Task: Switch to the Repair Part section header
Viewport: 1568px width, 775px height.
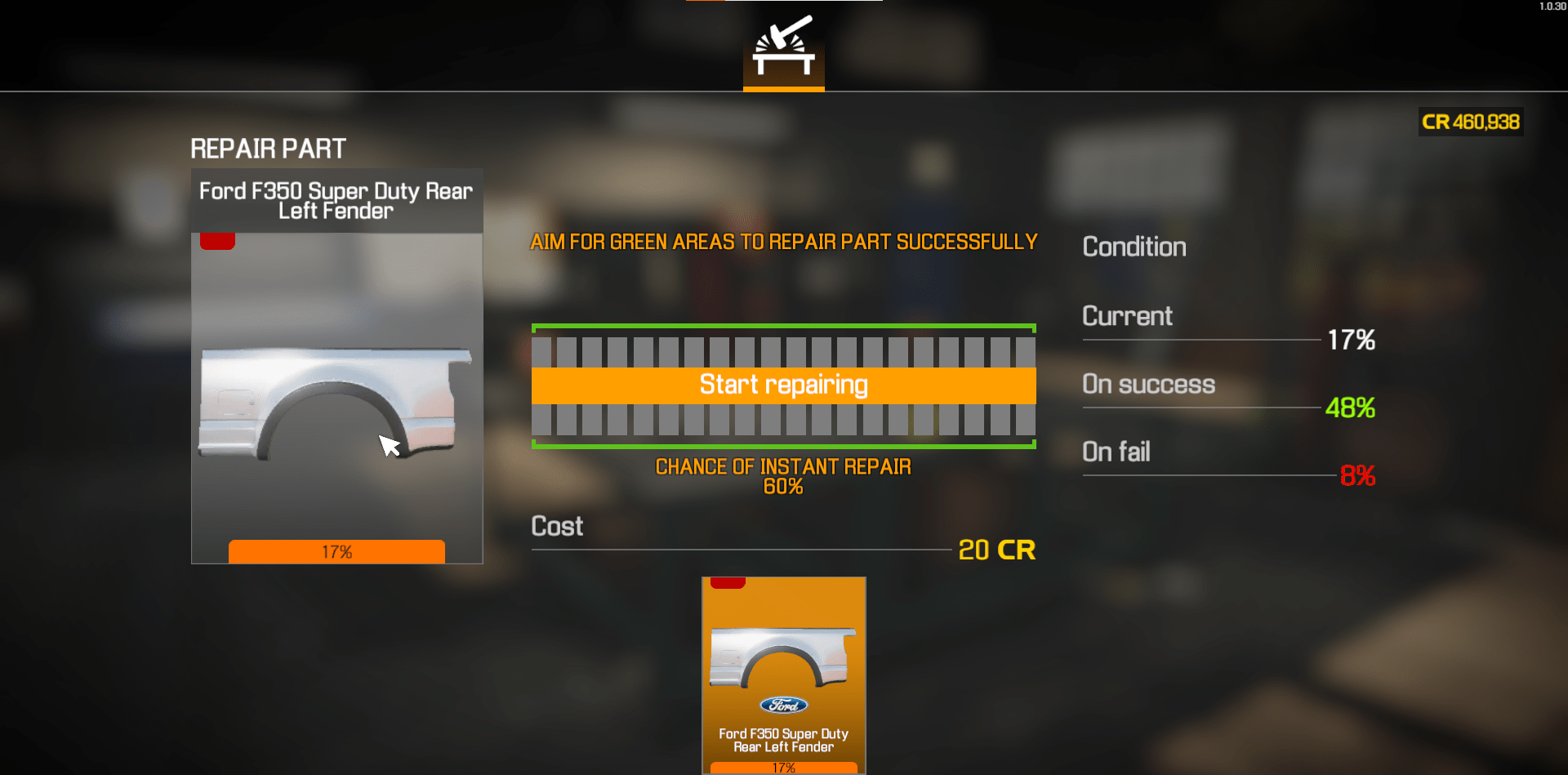Action: pyautogui.click(x=267, y=148)
